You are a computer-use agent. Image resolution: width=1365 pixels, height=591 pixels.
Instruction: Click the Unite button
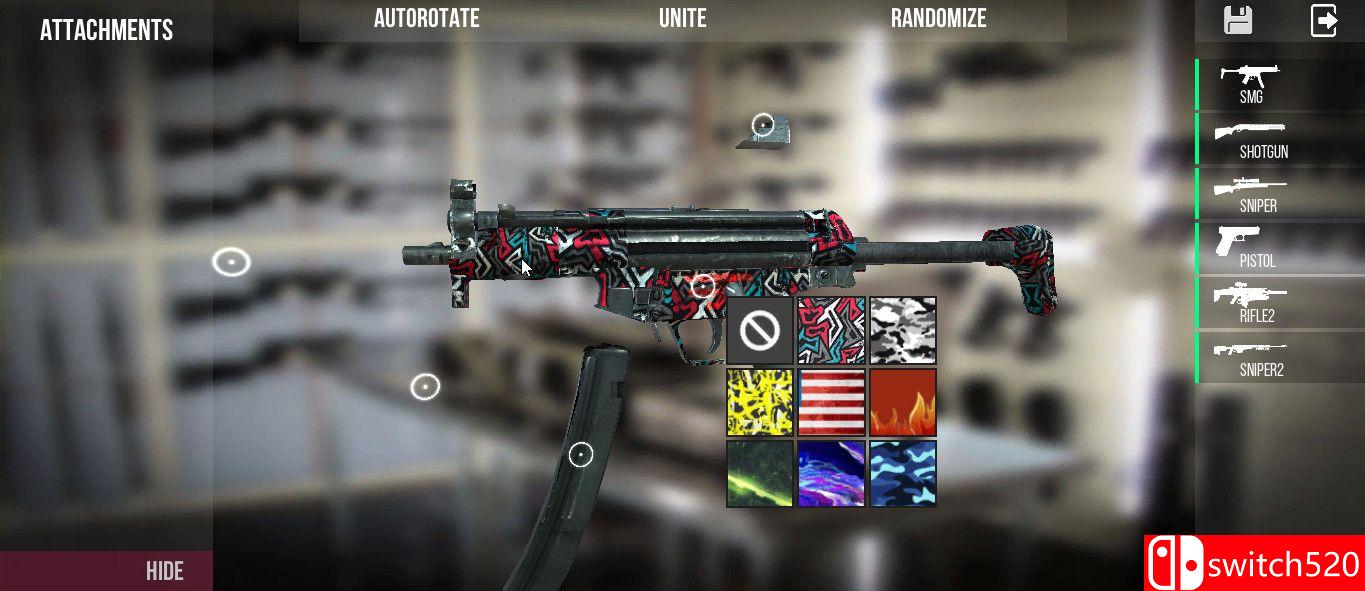(682, 19)
